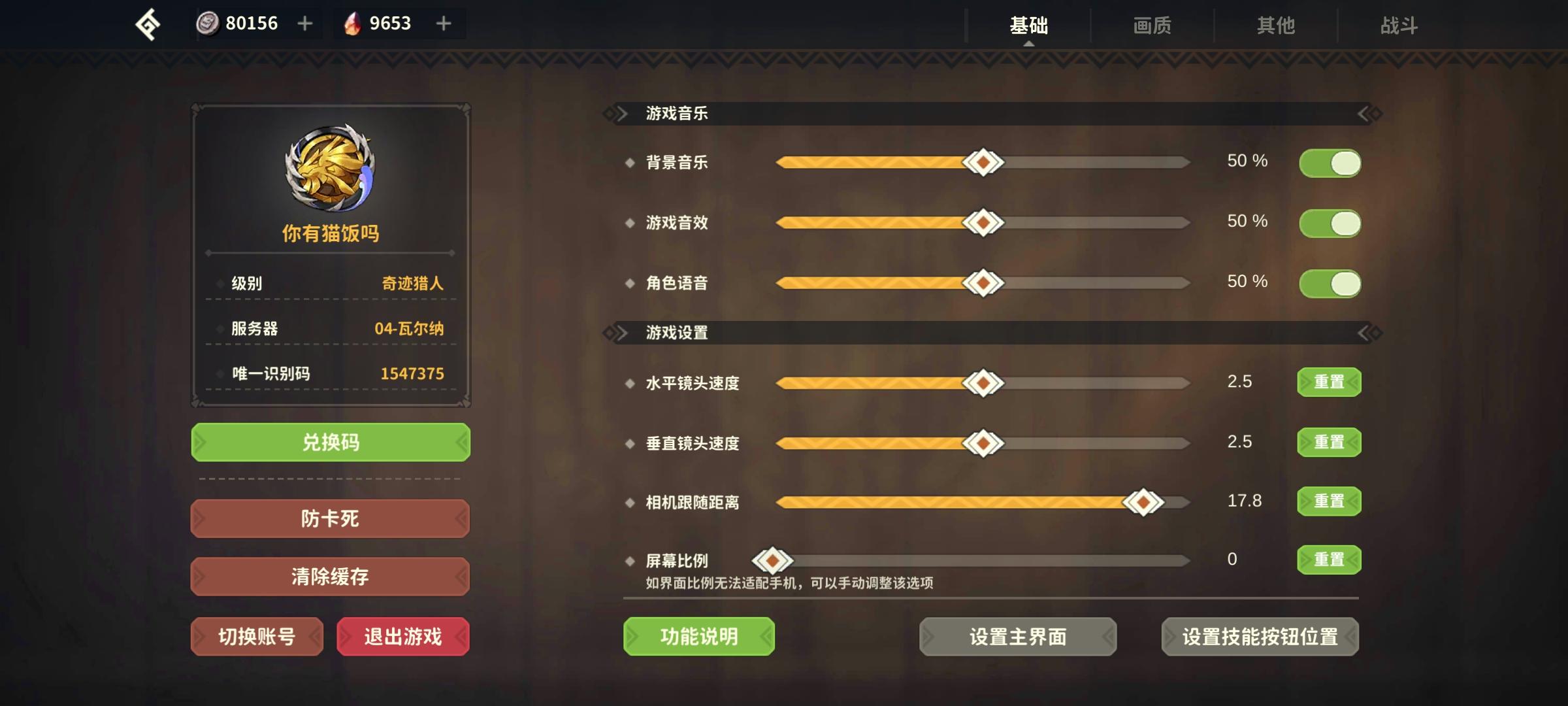This screenshot has height=706, width=1568.
Task: Open the 兑换码 redemption panel
Action: pos(331,442)
